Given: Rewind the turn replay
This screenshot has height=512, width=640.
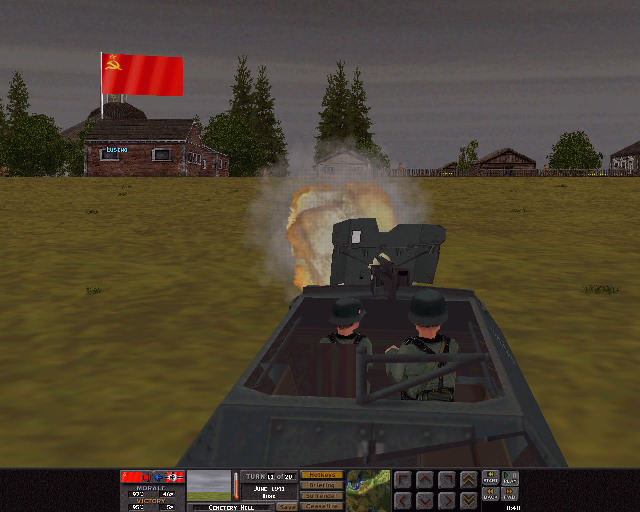Looking at the screenshot, I should click(490, 495).
